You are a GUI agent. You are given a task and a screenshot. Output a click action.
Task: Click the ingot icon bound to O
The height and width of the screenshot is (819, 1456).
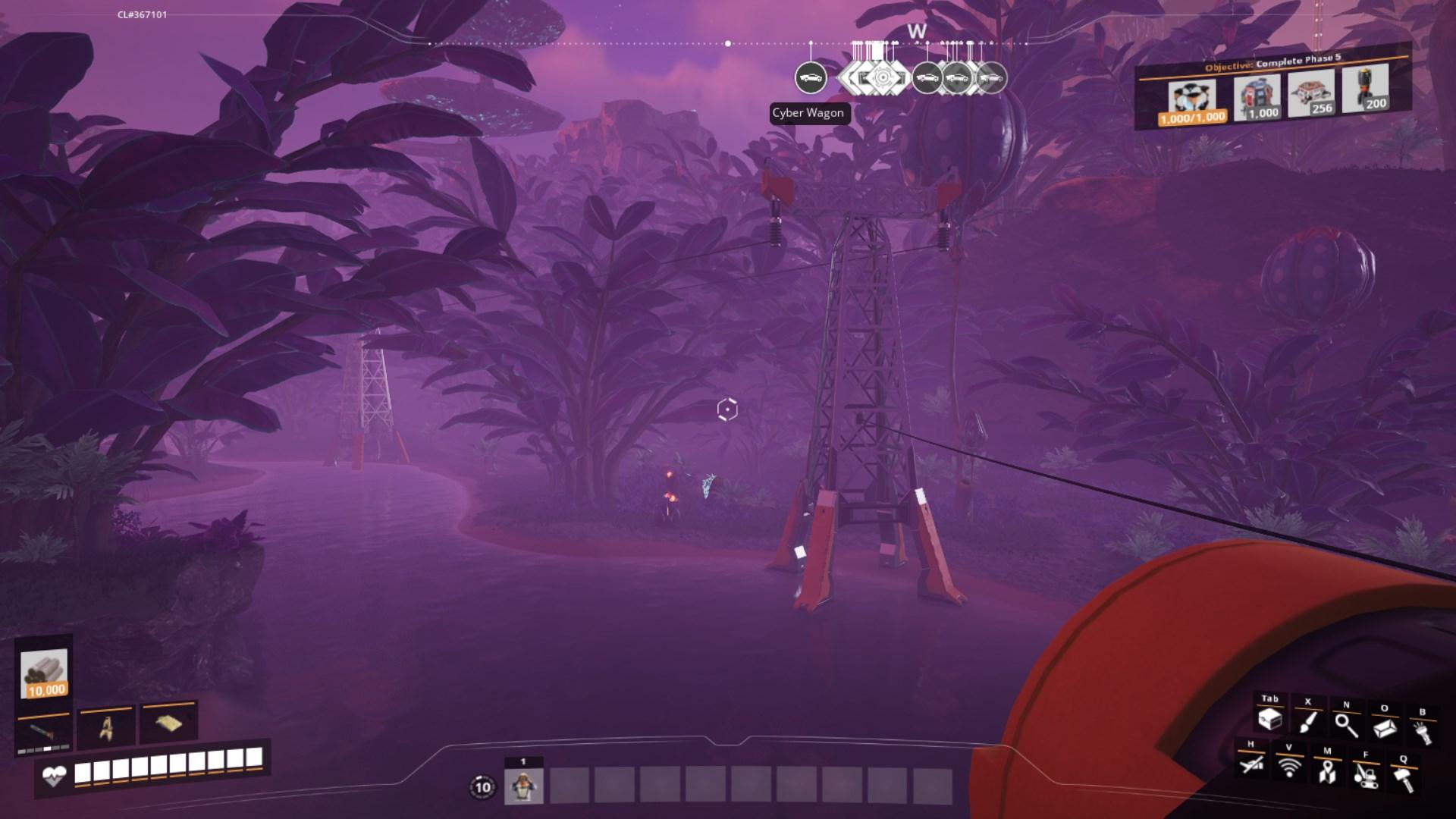pyautogui.click(x=1385, y=729)
